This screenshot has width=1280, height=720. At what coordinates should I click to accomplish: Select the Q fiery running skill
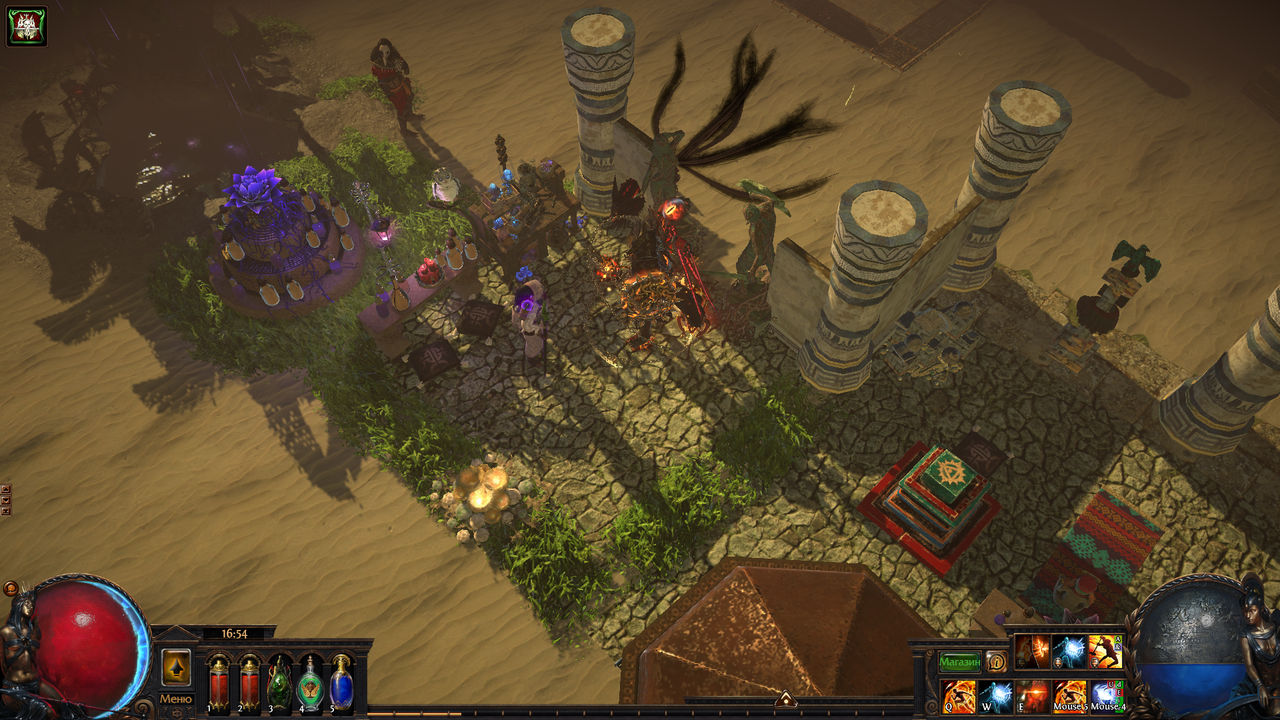959,696
